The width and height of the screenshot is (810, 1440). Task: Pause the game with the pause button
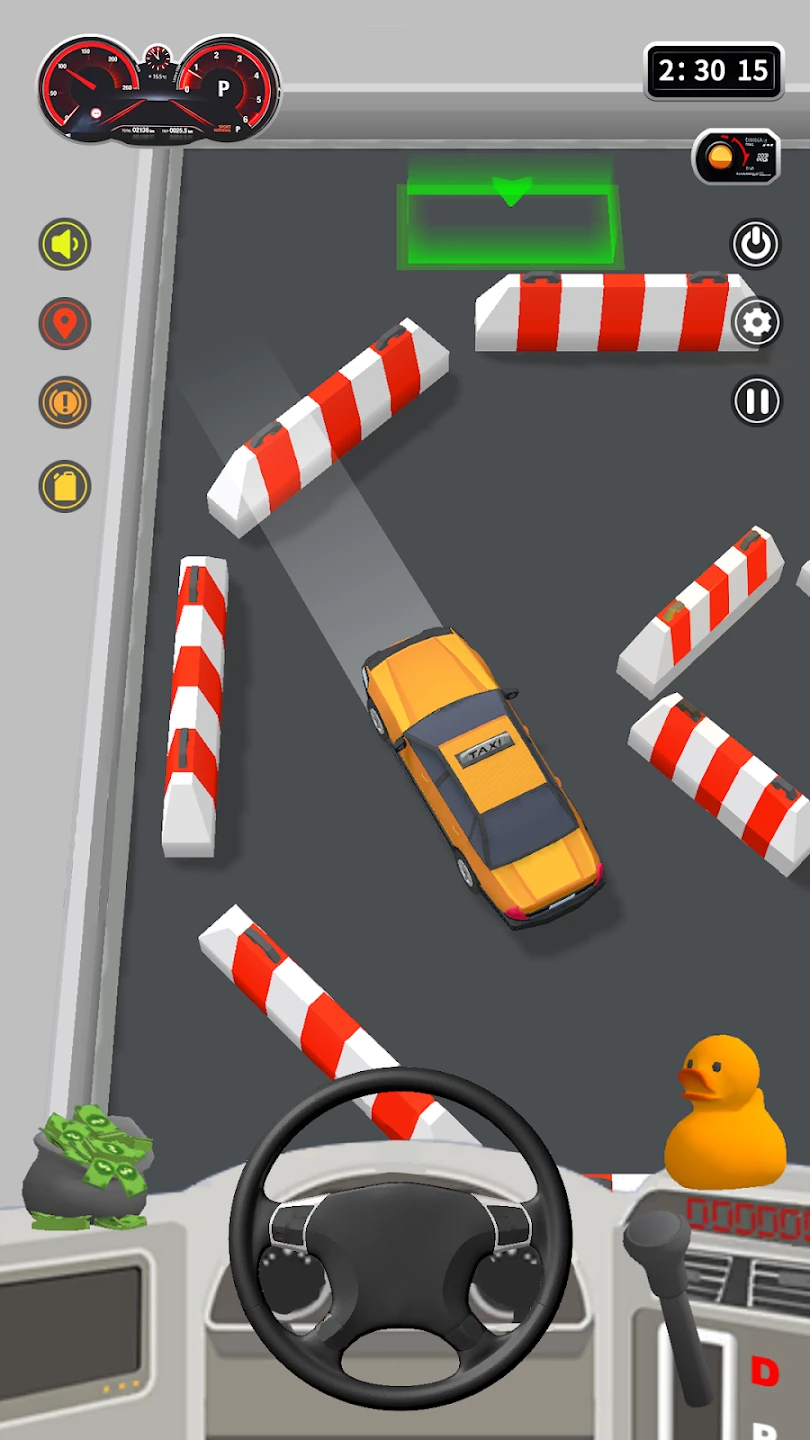(x=756, y=401)
